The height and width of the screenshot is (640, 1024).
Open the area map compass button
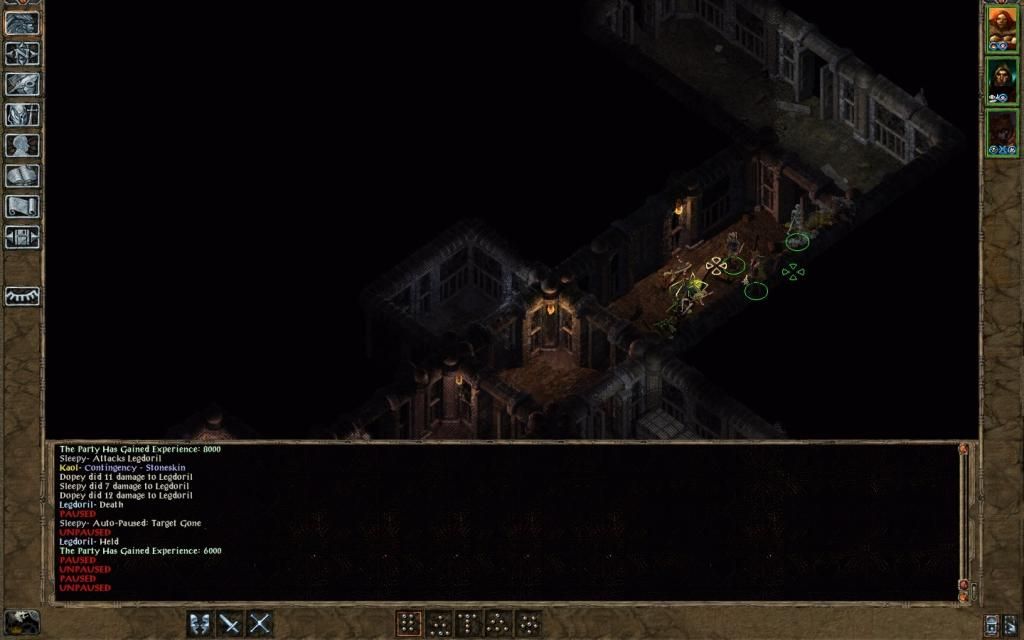point(22,53)
